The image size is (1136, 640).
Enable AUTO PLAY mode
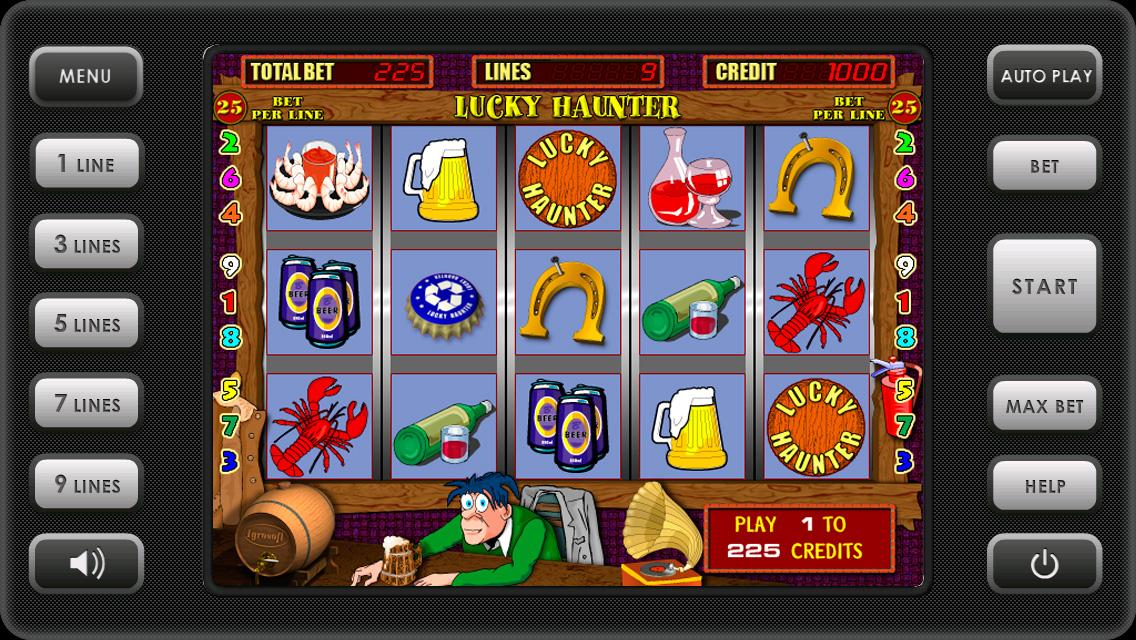coord(1045,76)
